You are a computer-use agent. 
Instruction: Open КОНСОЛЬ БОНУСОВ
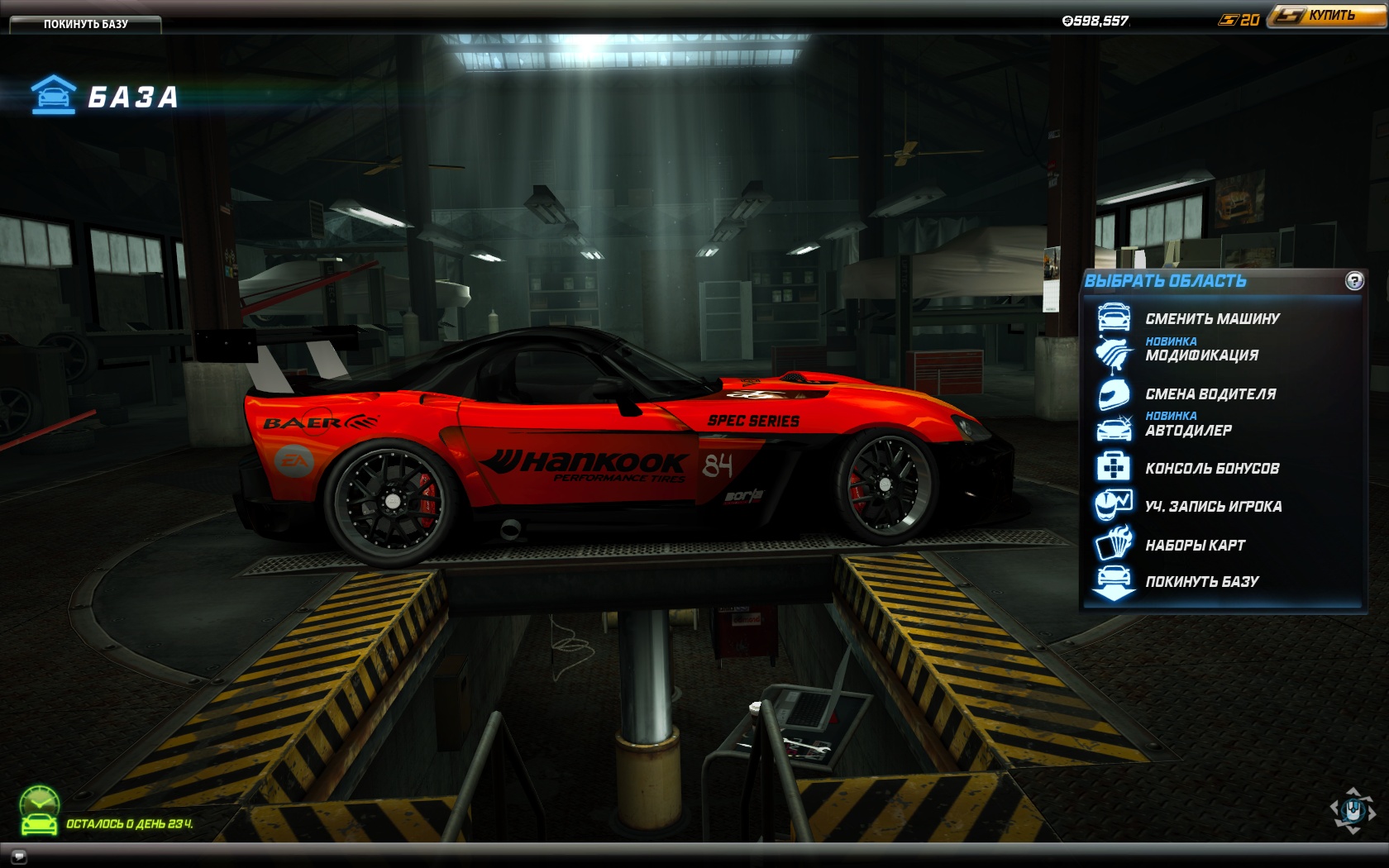coord(1212,469)
